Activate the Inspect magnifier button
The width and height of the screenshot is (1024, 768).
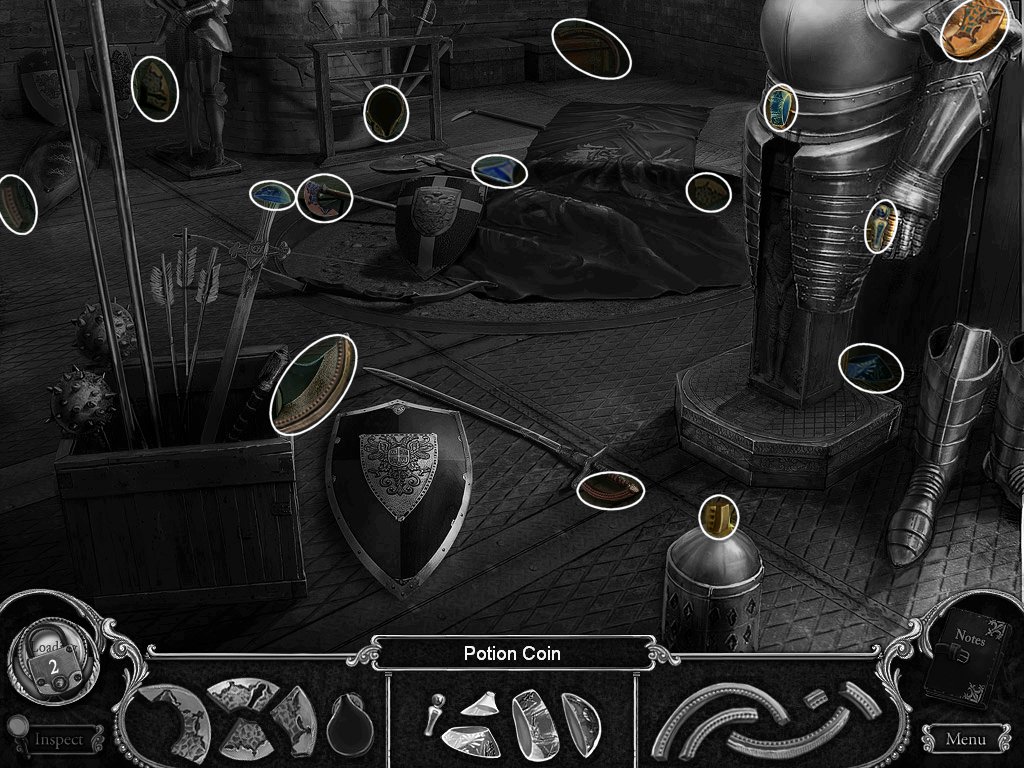pos(58,739)
